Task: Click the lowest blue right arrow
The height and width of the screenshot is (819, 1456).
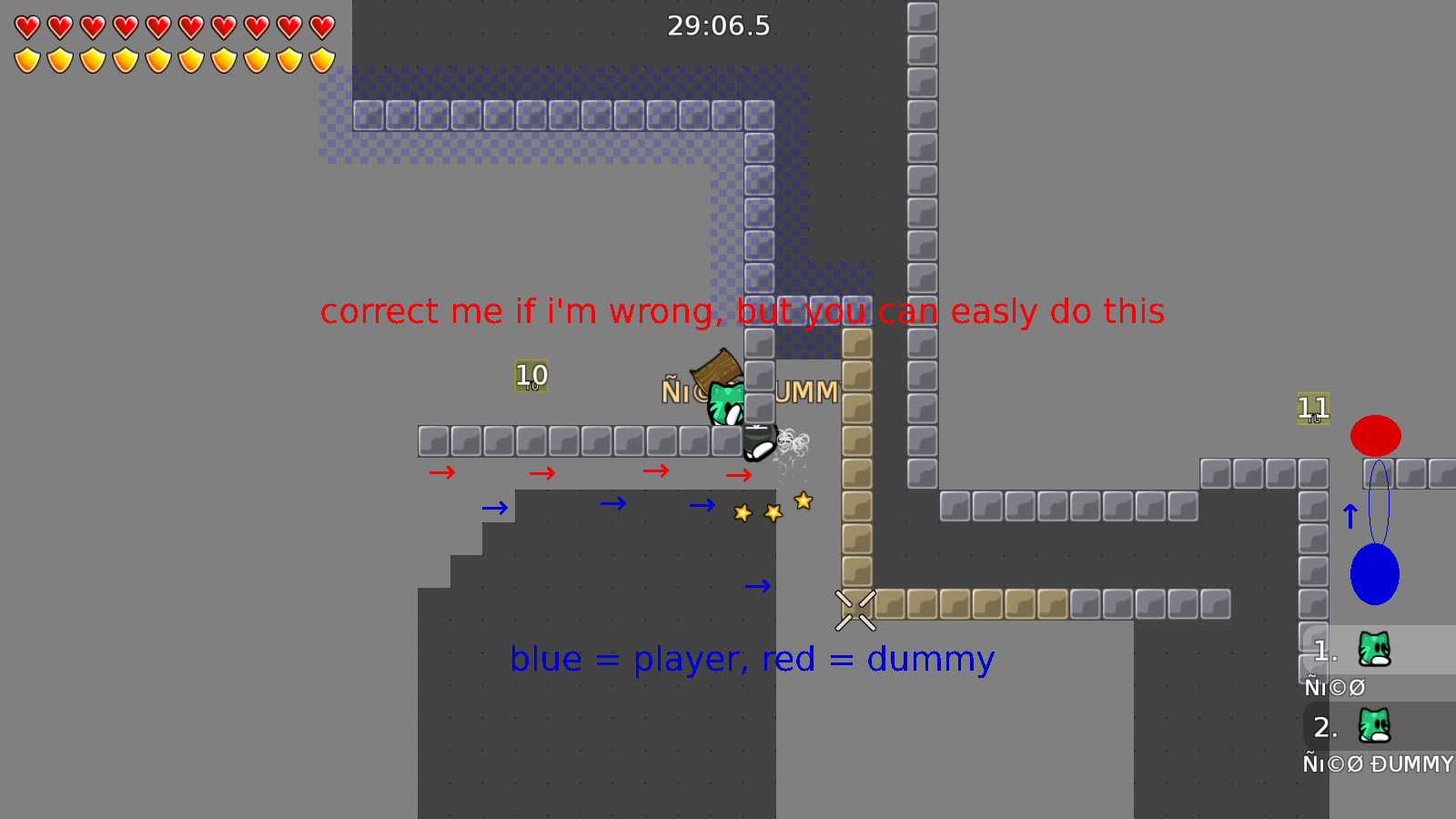Action: pos(758,586)
